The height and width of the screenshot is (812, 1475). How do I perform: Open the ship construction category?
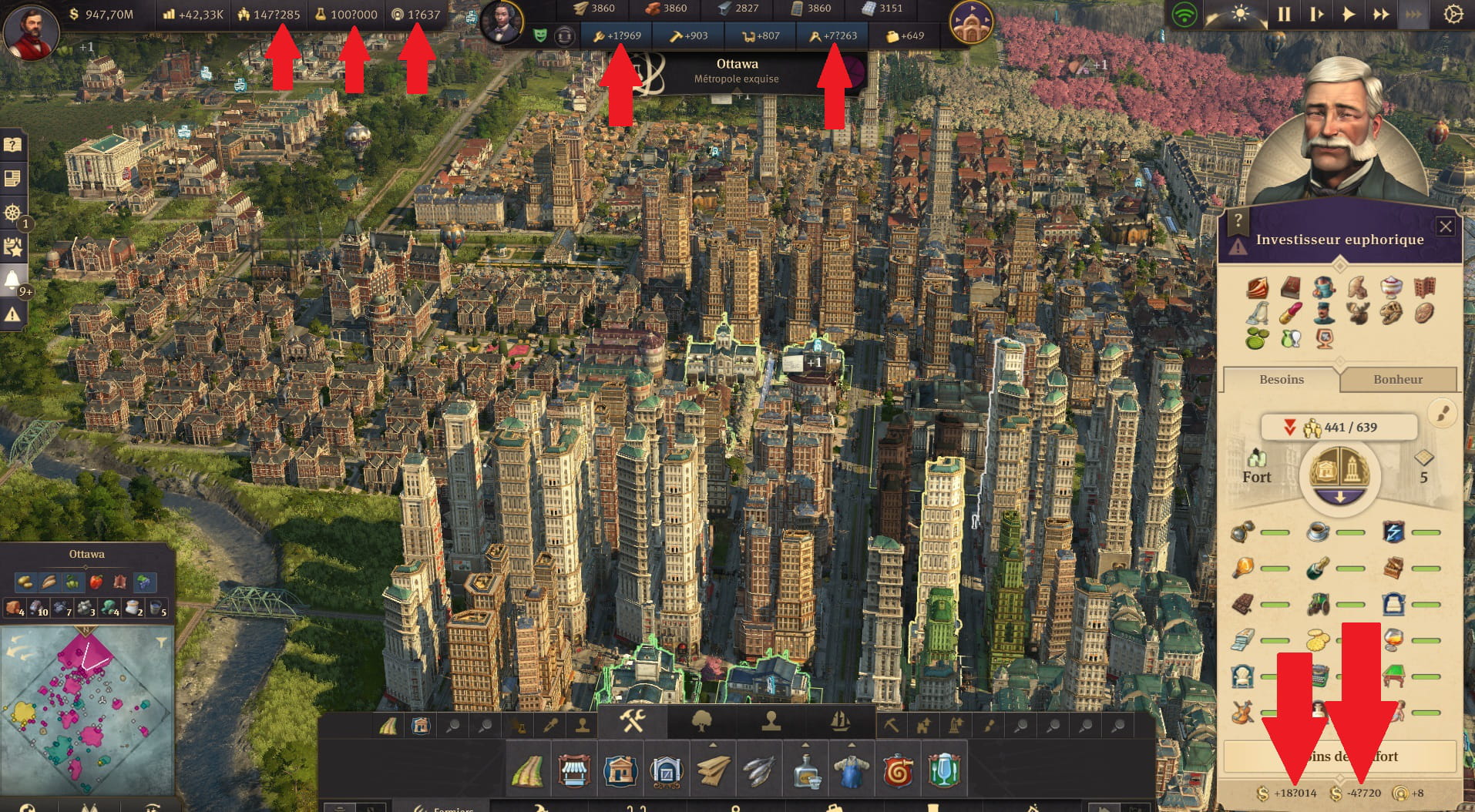tap(840, 723)
